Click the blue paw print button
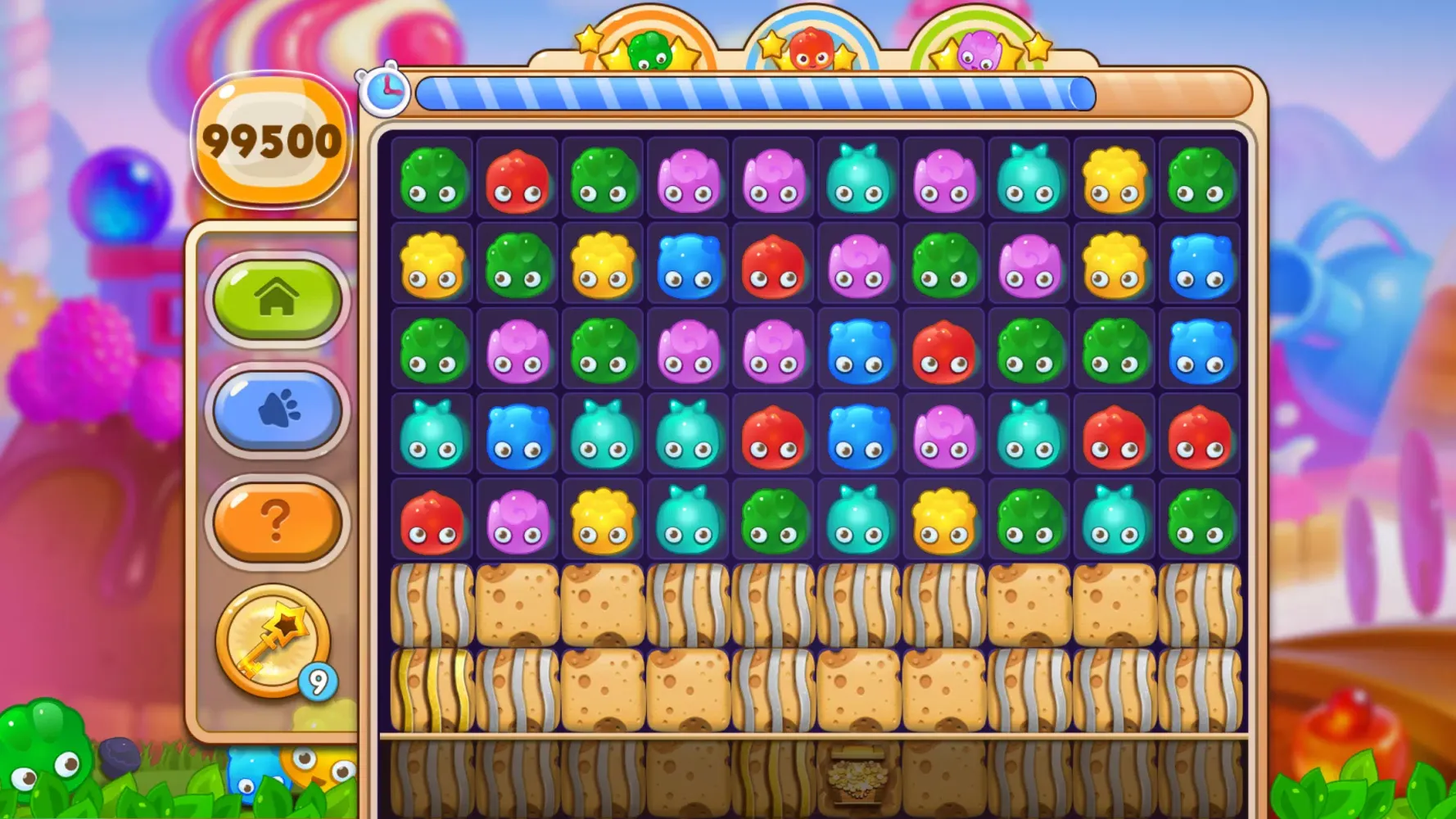1456x819 pixels. tap(277, 409)
